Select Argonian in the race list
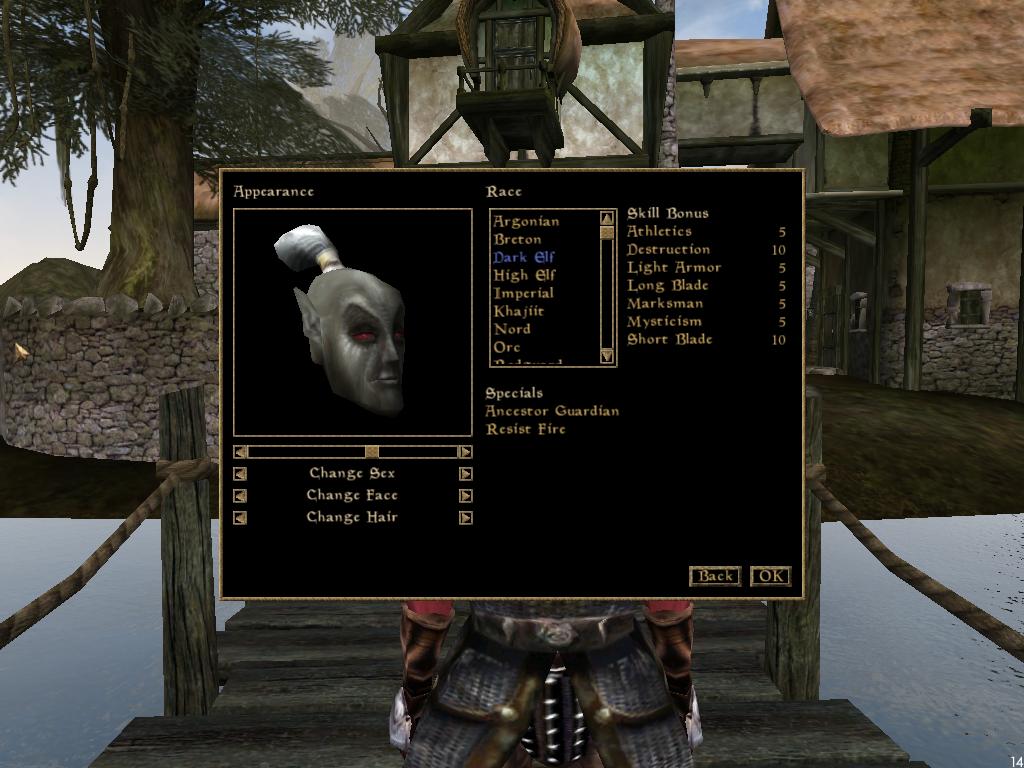This screenshot has width=1024, height=768. pos(526,221)
